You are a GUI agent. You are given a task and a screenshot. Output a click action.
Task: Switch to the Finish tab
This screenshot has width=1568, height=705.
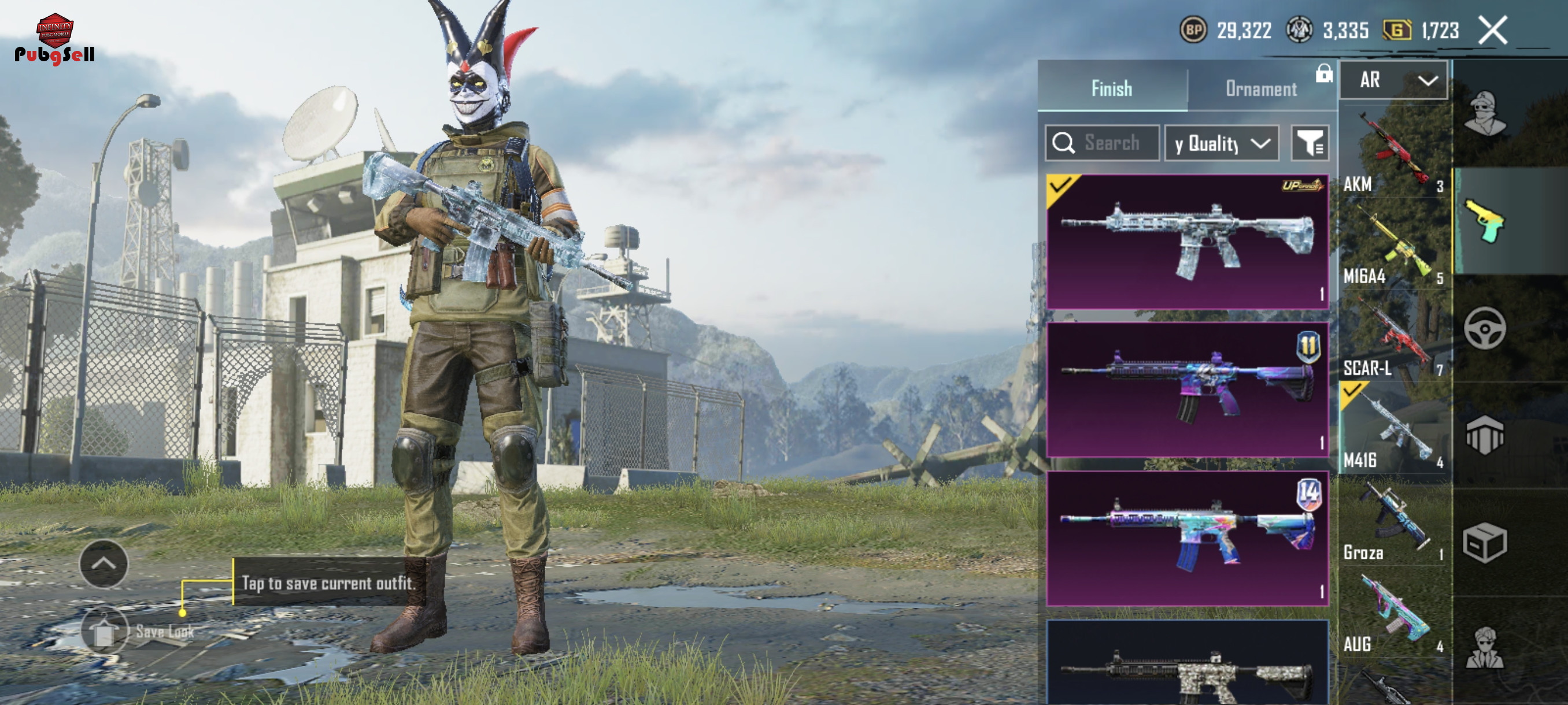1111,88
